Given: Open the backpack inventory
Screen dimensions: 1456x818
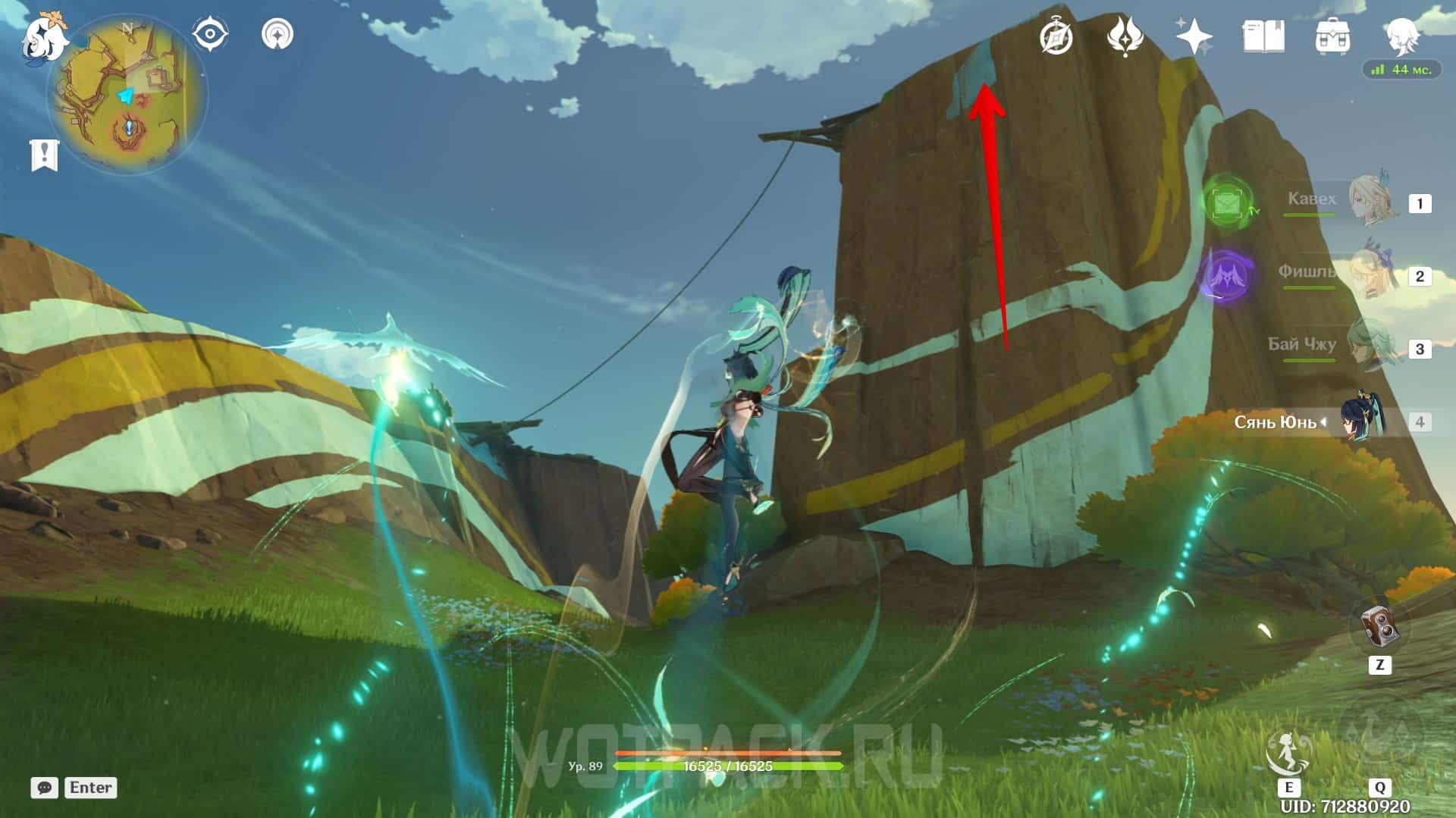Looking at the screenshot, I should [x=1332, y=36].
